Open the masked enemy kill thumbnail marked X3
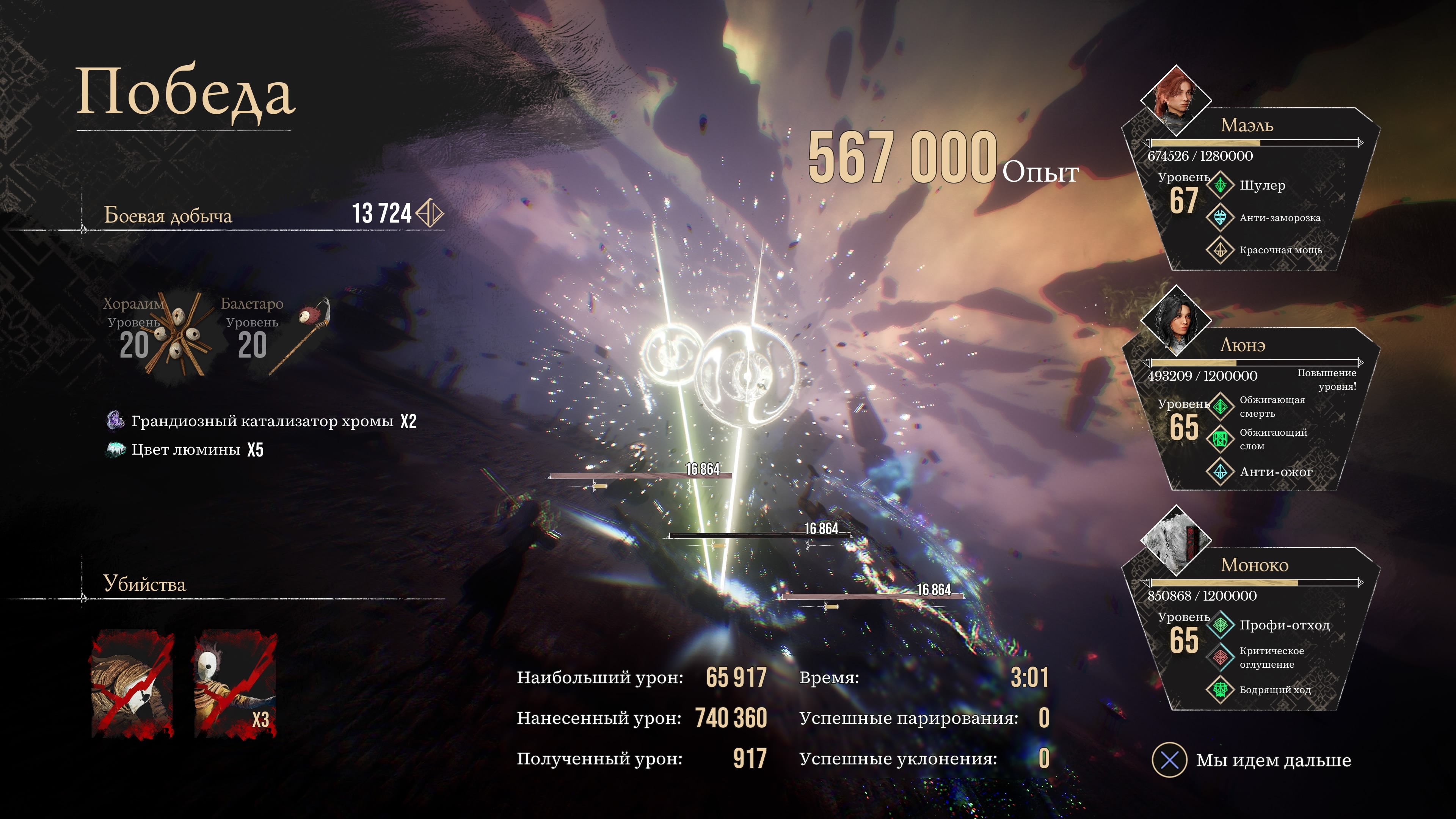The width and height of the screenshot is (1456, 819). [x=235, y=684]
